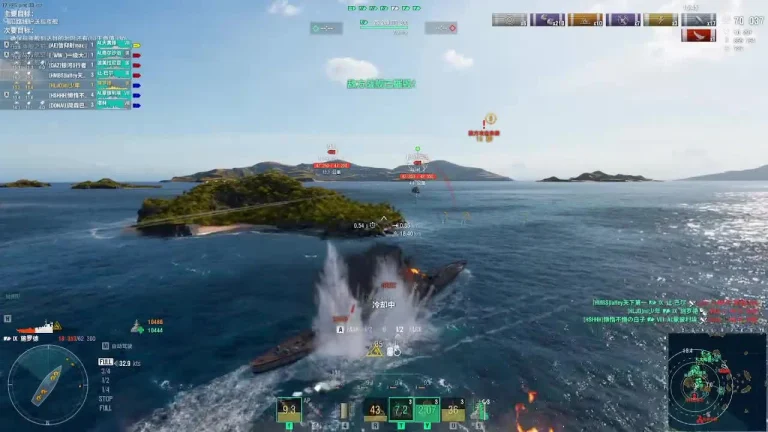The image size is (768, 432).
Task: Select the [DOMAI] player roster row
Action: [x=70, y=103]
